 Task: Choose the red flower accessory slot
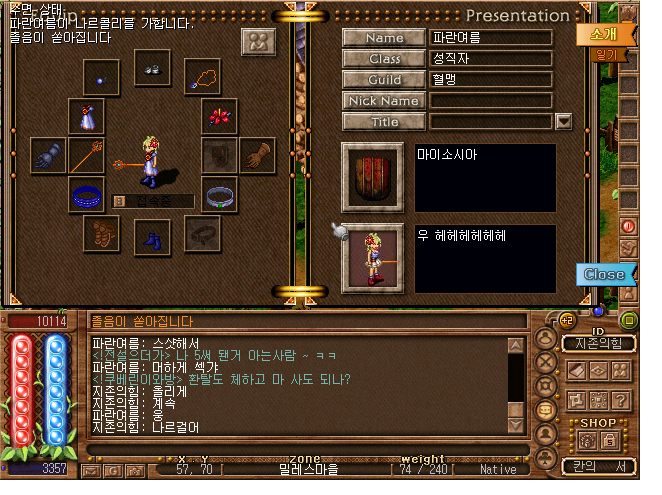pyautogui.click(x=220, y=115)
